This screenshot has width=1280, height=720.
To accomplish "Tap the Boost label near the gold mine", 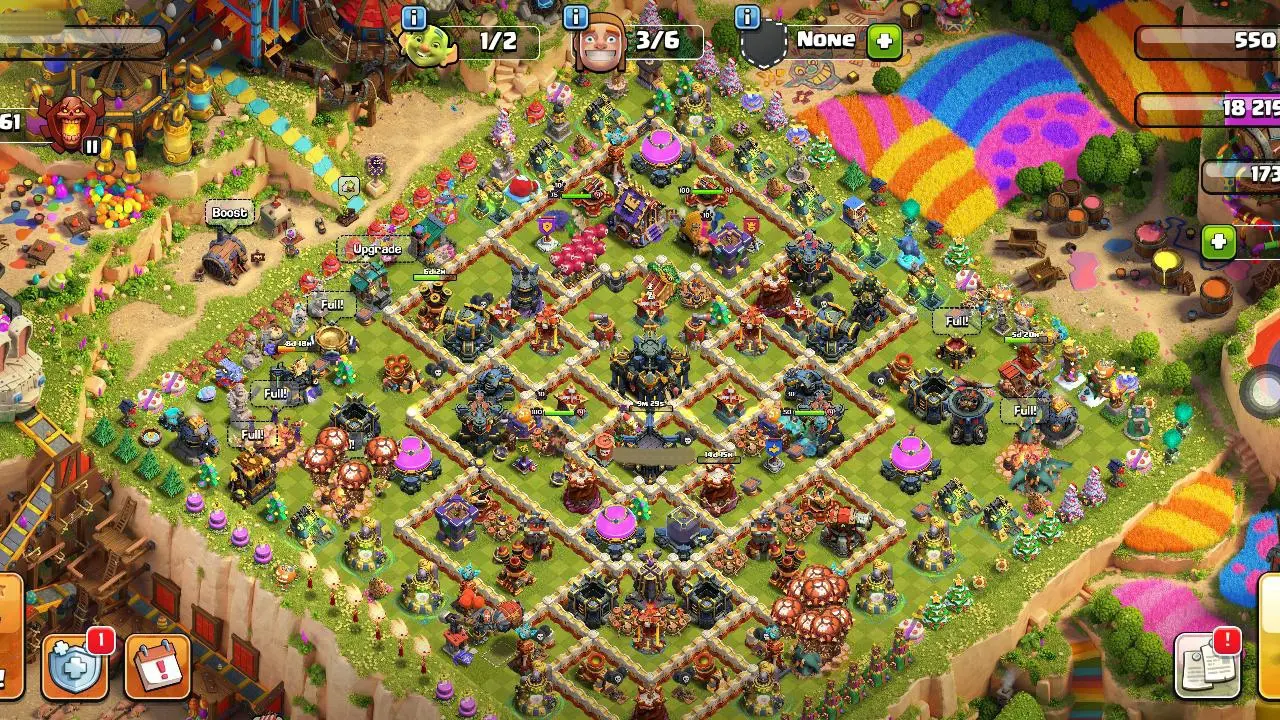I will [231, 212].
